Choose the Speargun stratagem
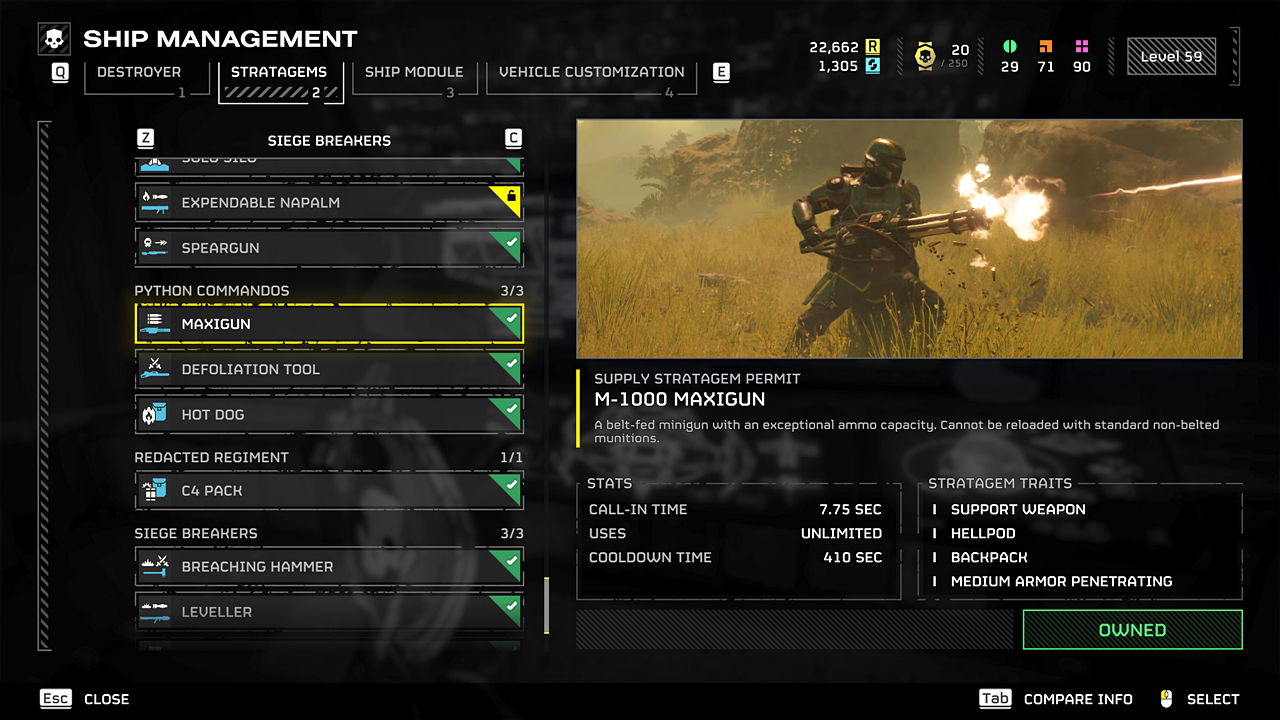1280x720 pixels. (328, 248)
